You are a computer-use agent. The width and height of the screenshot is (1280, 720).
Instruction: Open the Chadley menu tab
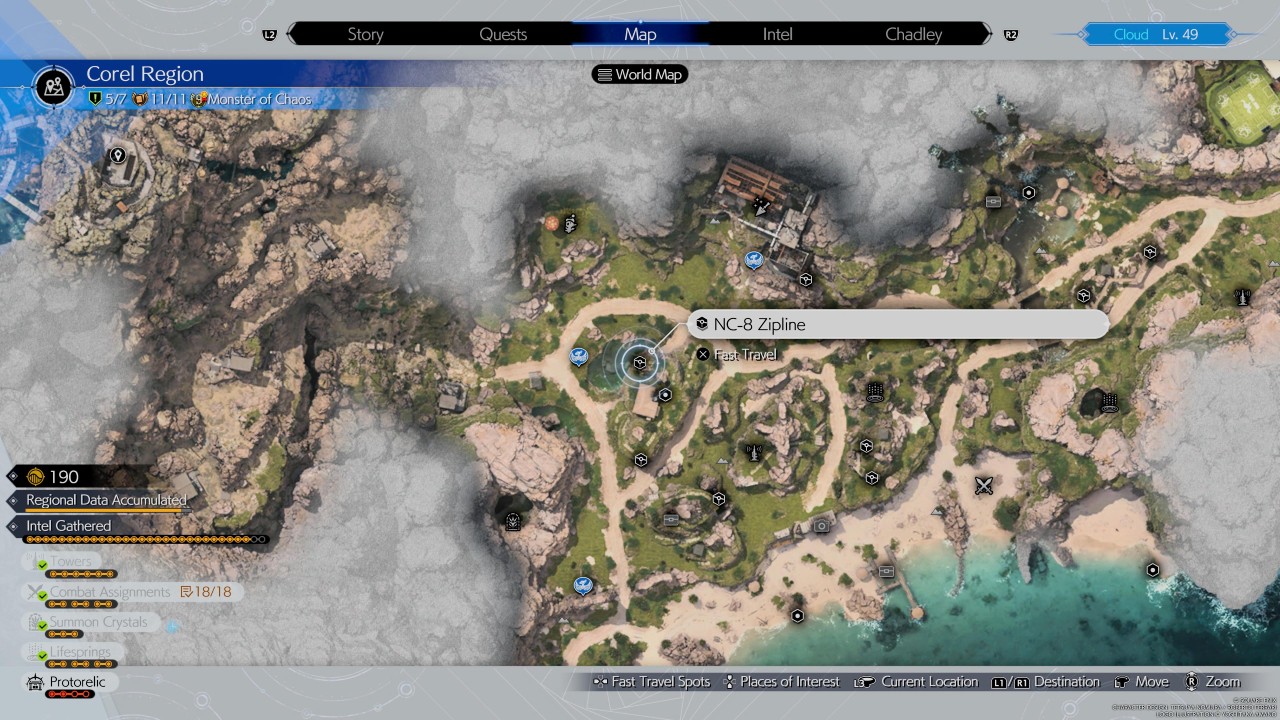click(x=912, y=34)
